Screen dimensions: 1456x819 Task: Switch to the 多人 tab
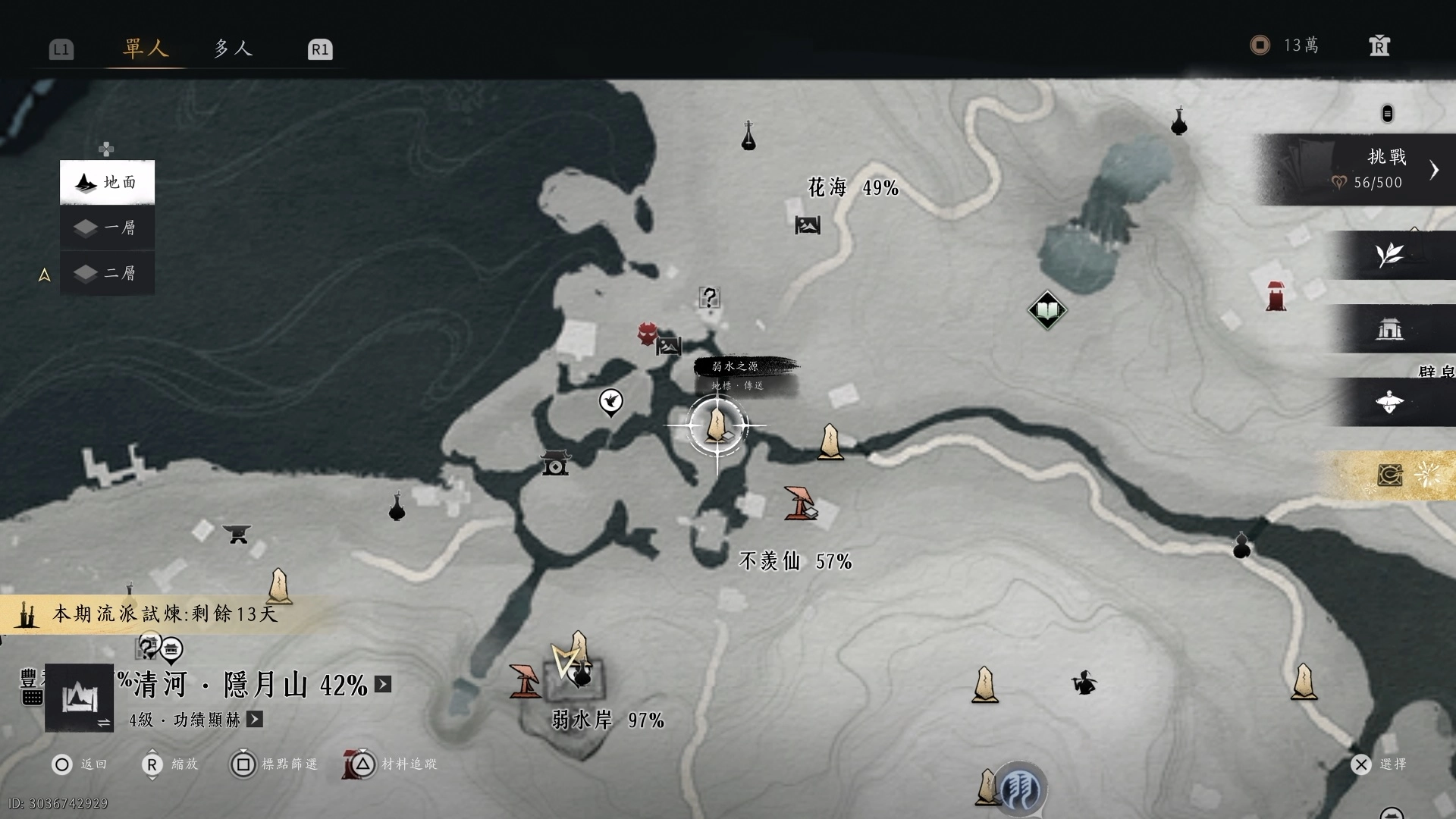[x=232, y=49]
